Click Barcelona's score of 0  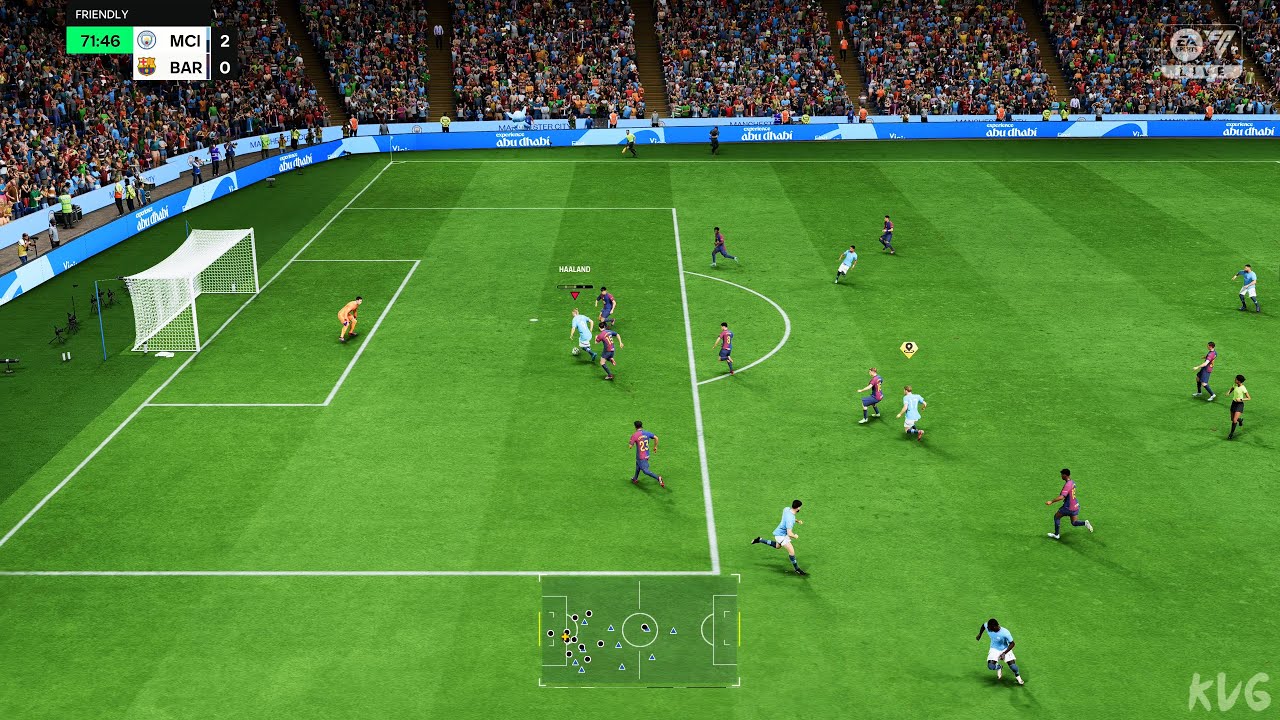click(x=223, y=66)
